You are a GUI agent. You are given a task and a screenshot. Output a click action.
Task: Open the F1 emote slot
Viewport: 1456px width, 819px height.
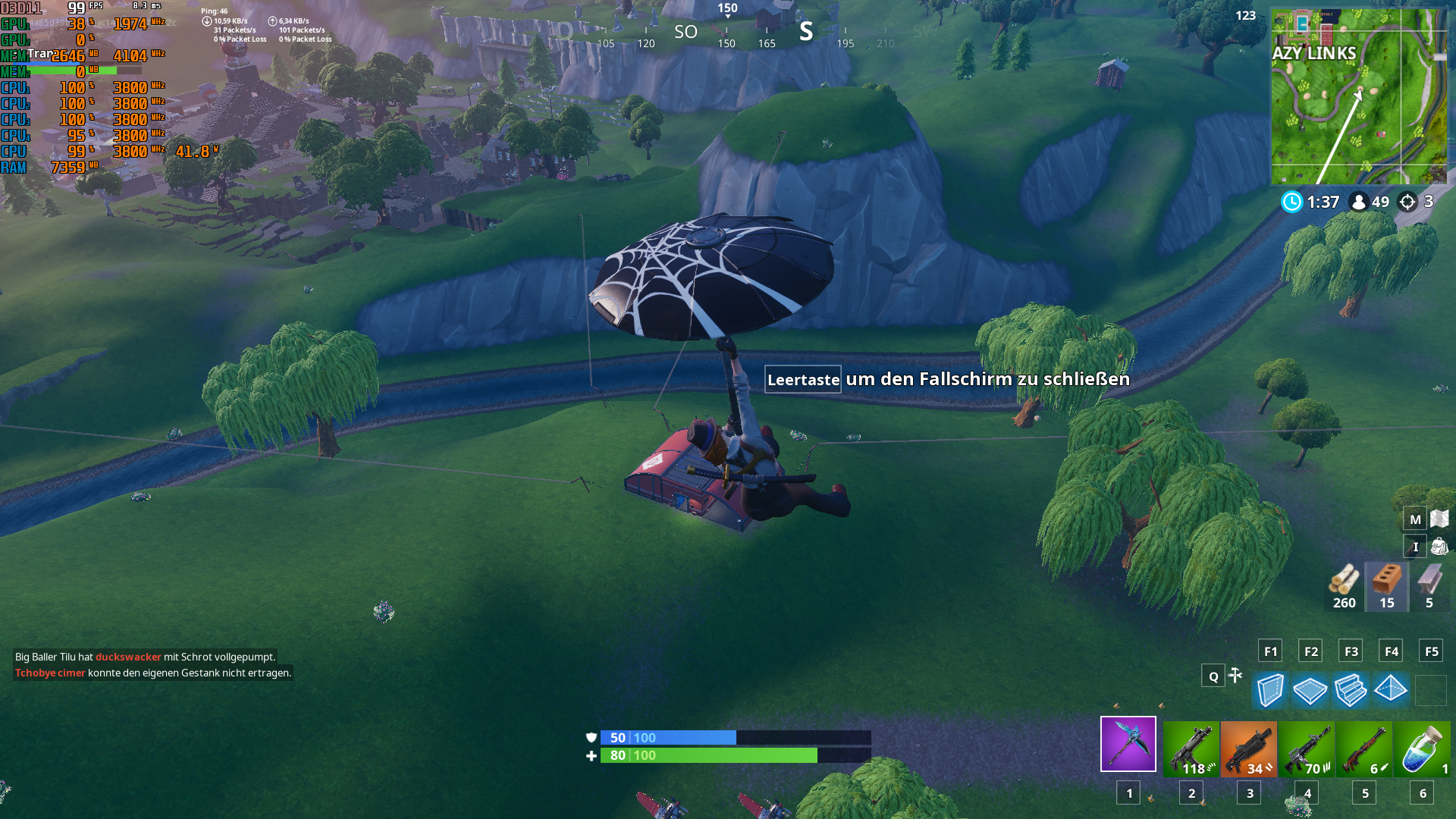click(1269, 651)
